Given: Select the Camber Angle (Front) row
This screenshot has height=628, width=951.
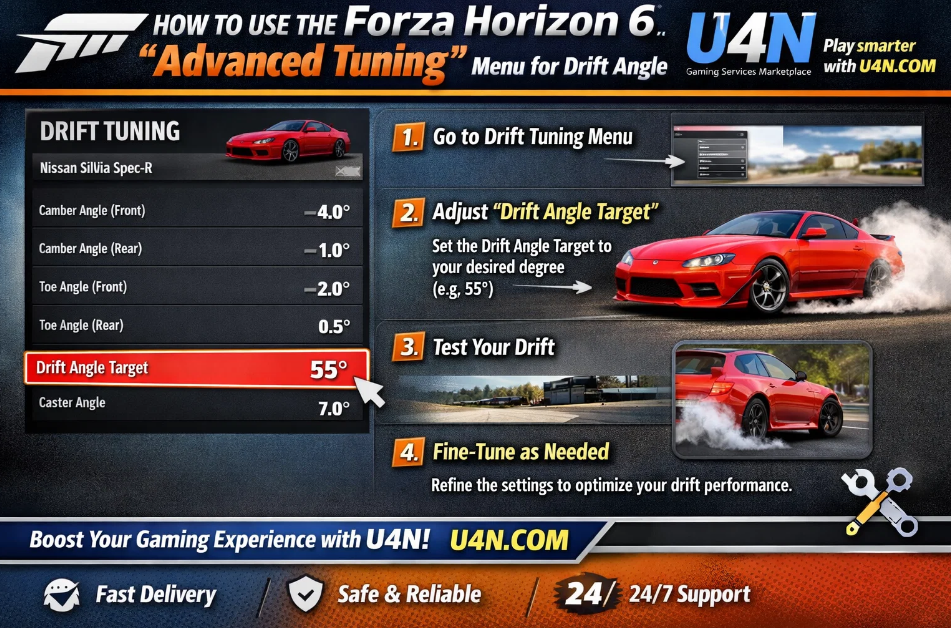Looking at the screenshot, I should (x=195, y=211).
